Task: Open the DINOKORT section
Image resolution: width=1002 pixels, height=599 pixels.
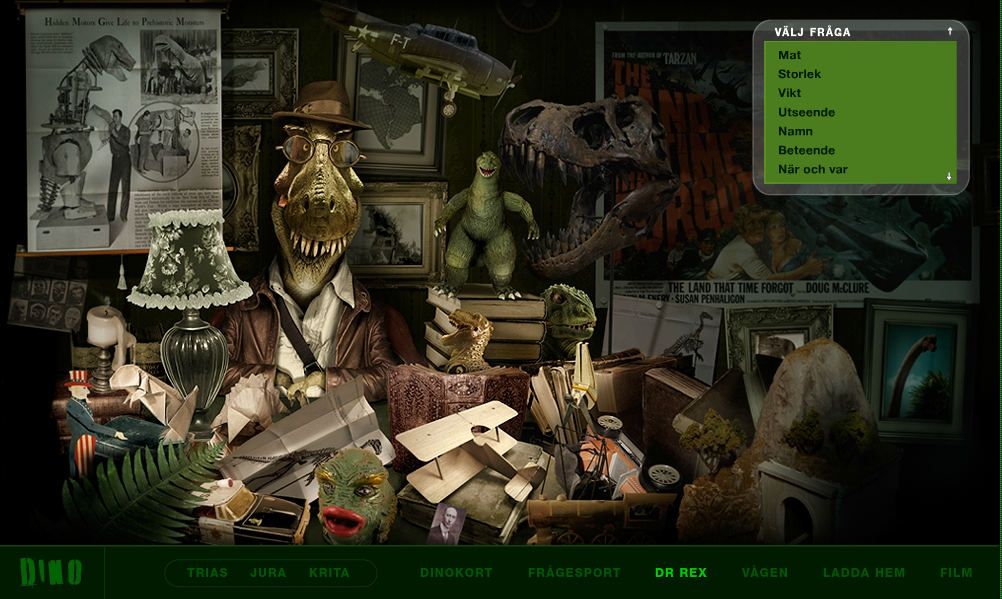Action: point(456,573)
